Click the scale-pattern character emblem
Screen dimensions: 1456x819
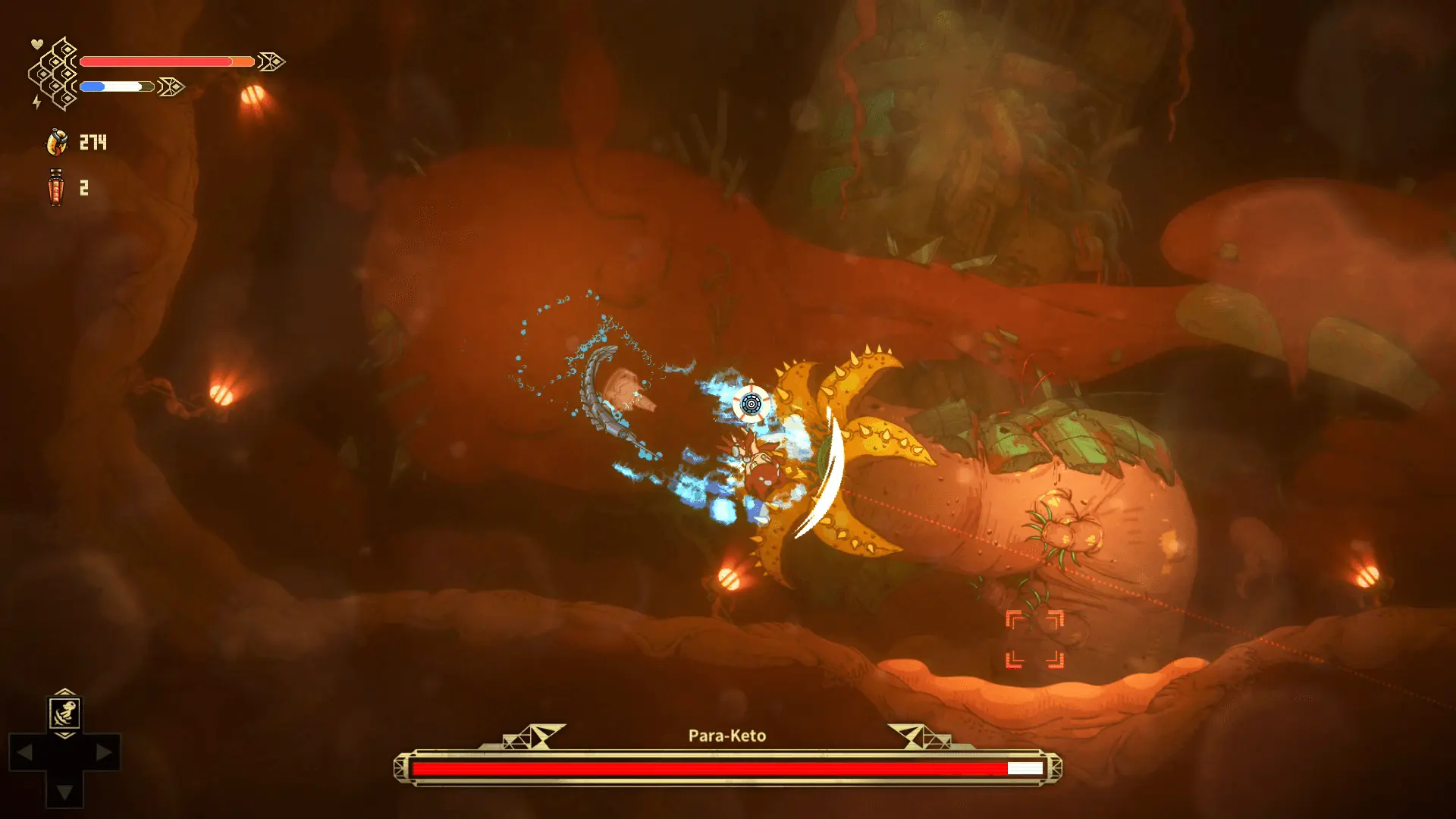55,74
